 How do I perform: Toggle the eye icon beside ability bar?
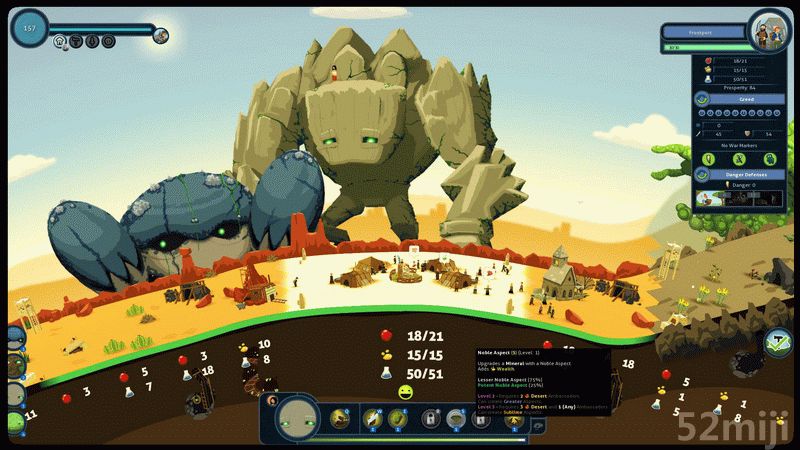[536, 426]
